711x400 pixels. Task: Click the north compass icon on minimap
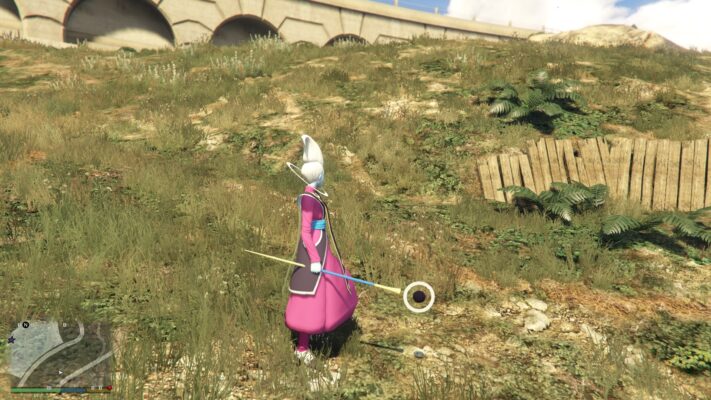point(26,325)
